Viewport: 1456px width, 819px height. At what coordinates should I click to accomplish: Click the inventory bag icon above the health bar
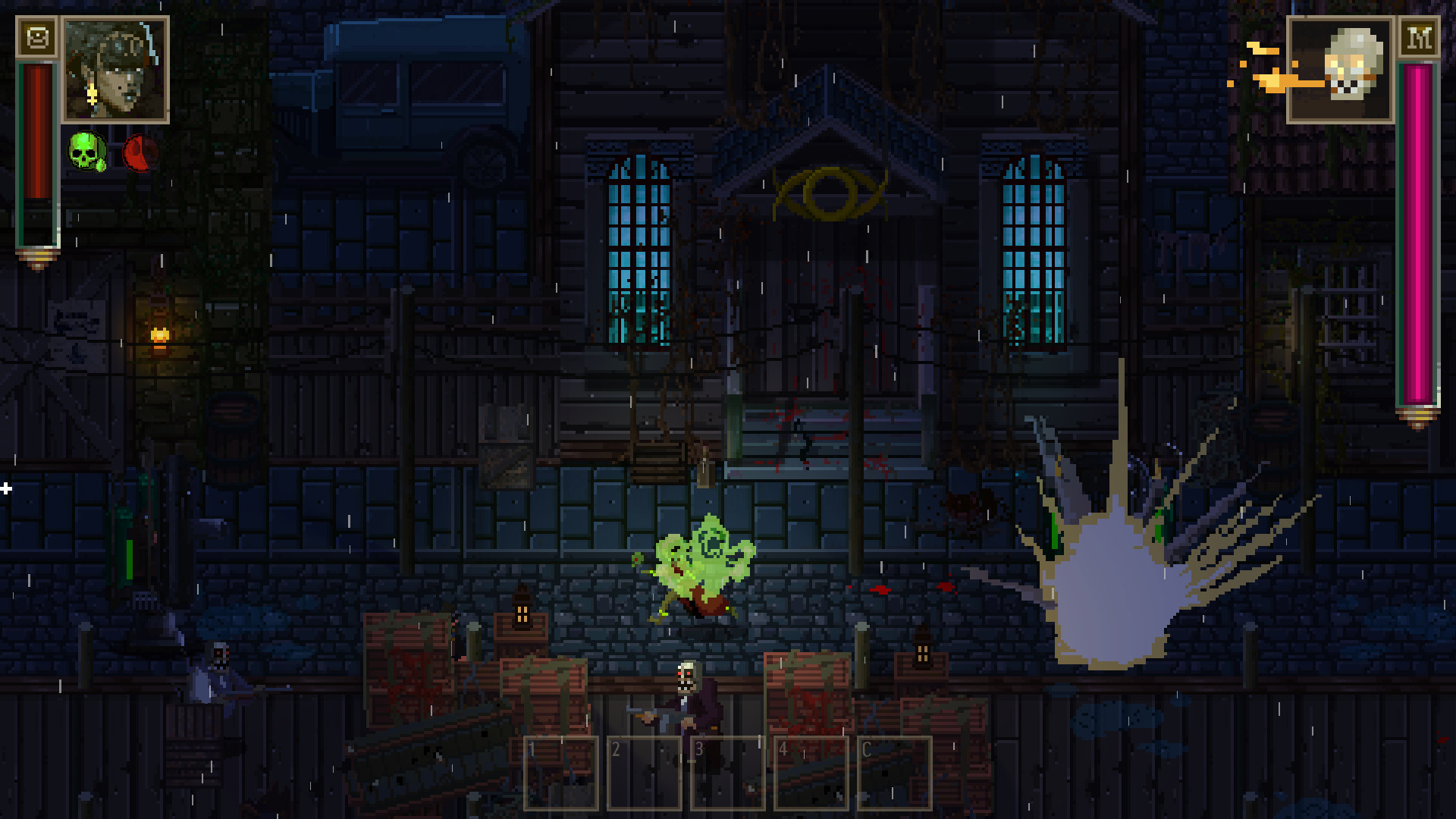[39, 37]
